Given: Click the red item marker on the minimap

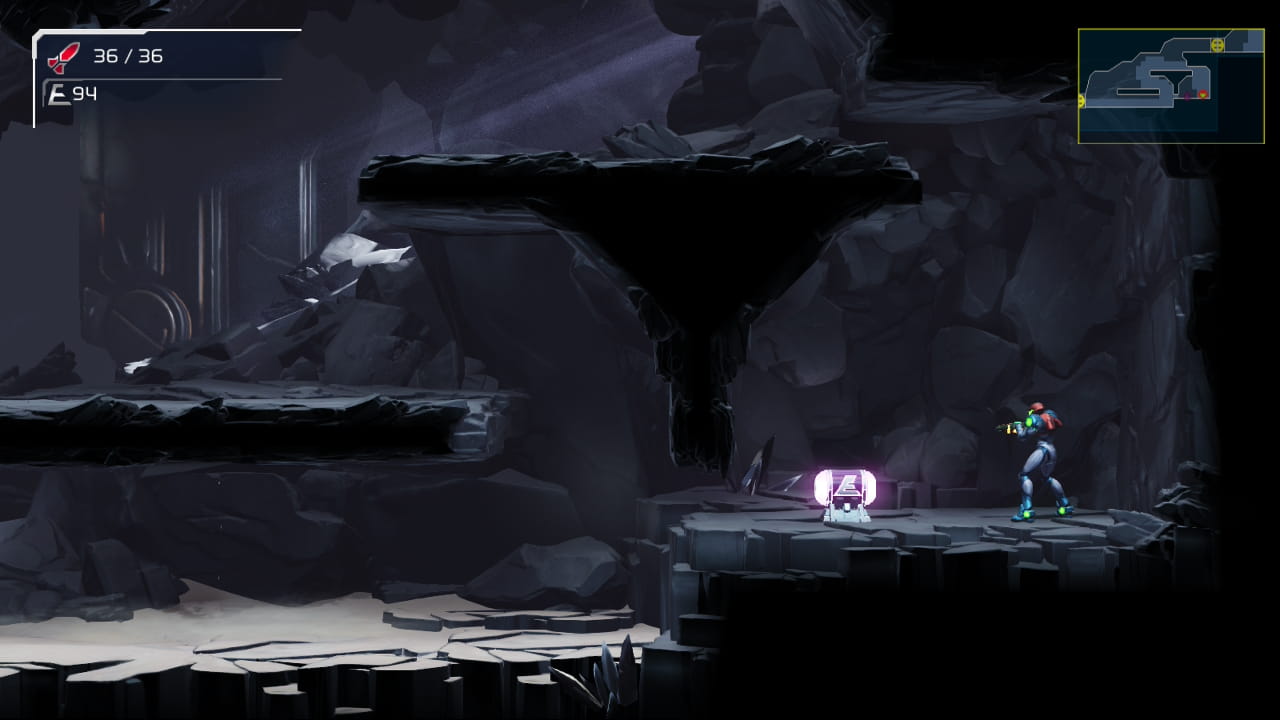Looking at the screenshot, I should [1204, 94].
